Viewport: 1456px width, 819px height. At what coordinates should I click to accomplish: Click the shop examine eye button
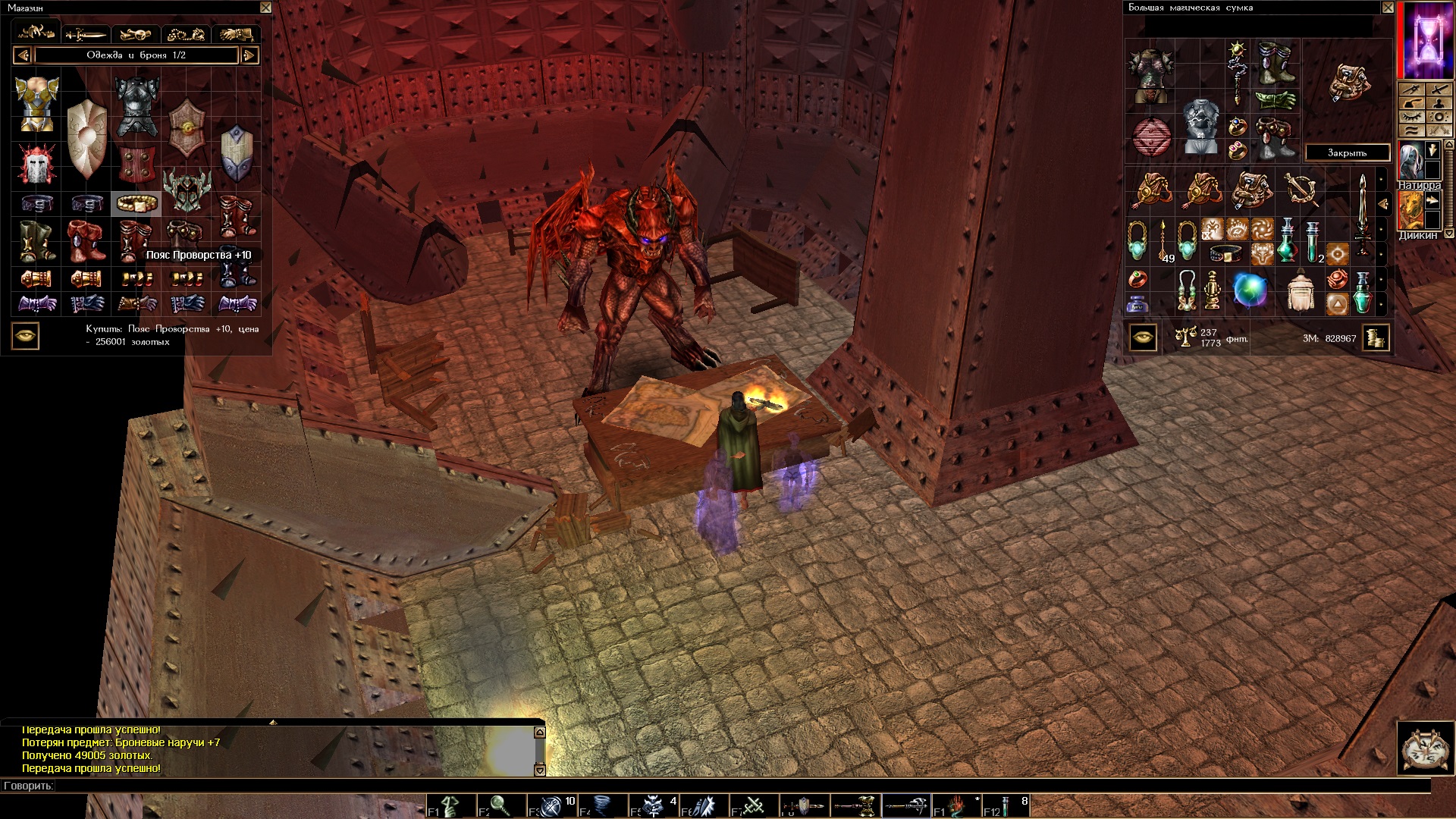coord(26,336)
